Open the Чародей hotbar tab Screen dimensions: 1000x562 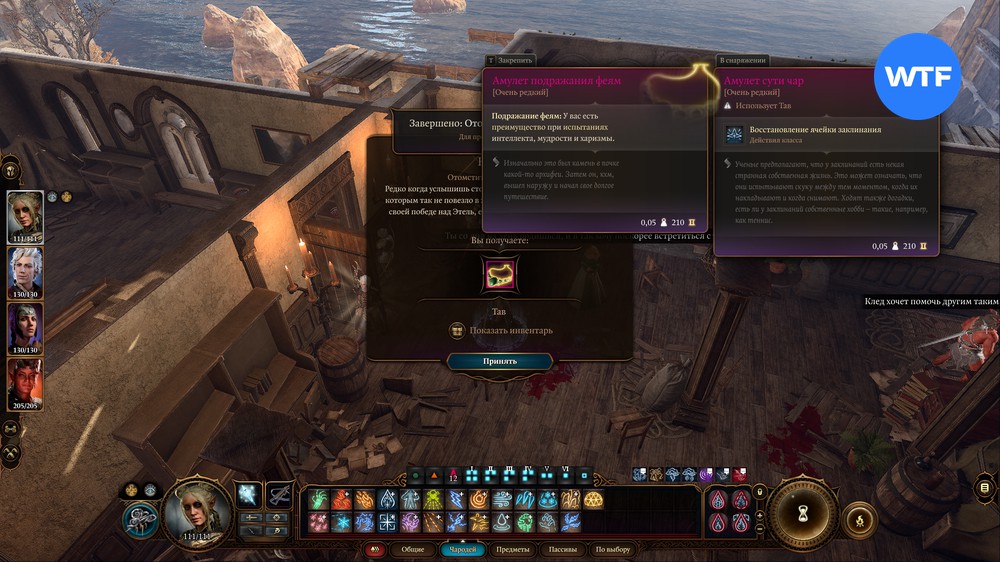point(464,549)
